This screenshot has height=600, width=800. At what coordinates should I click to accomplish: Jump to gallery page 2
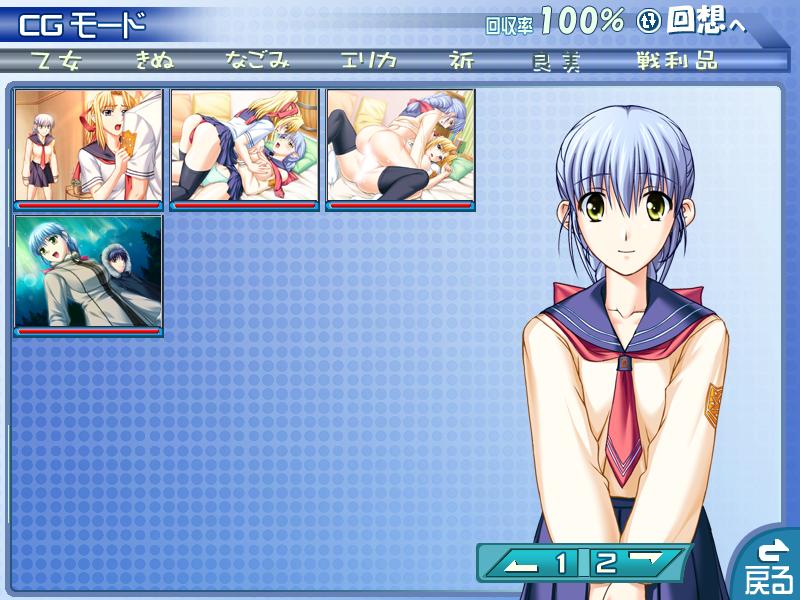click(x=606, y=564)
